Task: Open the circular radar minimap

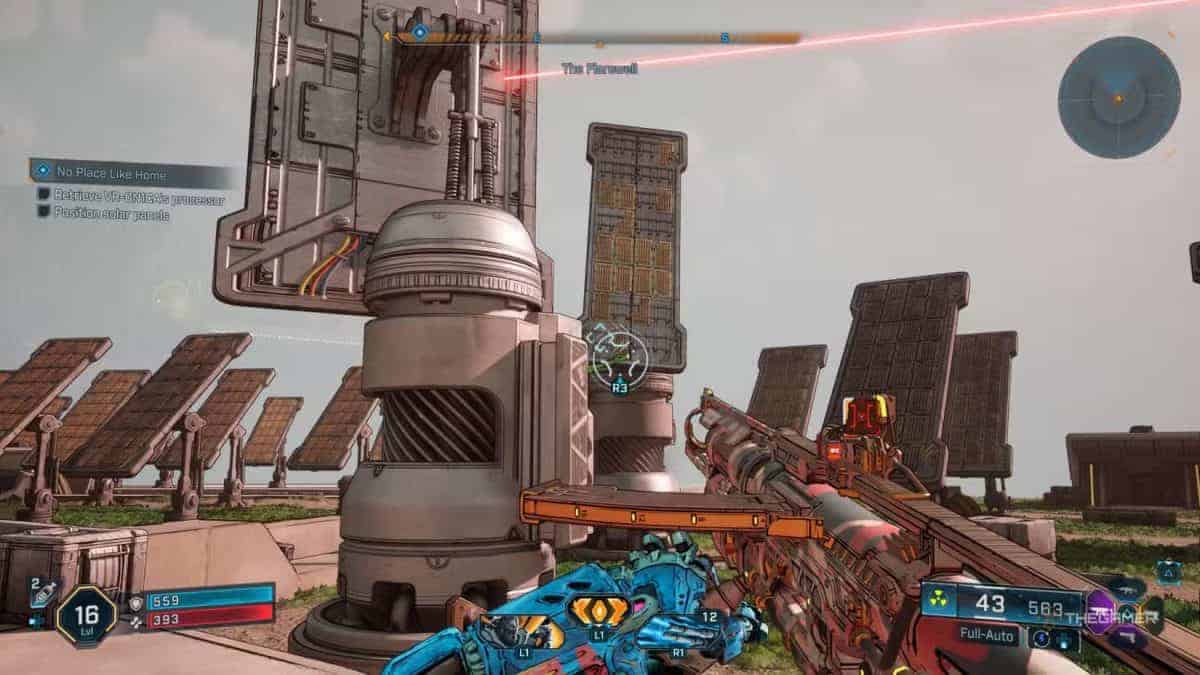Action: pyautogui.click(x=1118, y=97)
